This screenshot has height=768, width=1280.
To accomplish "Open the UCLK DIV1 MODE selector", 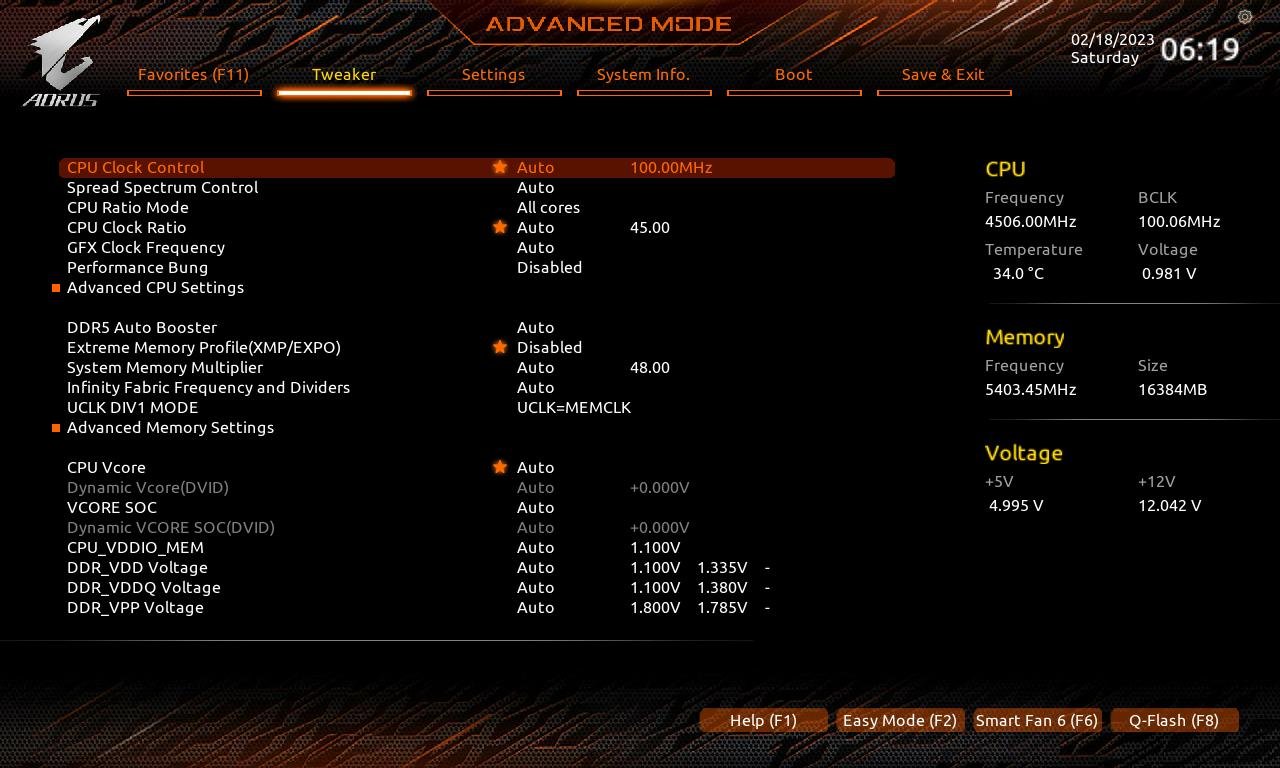I will coord(574,407).
